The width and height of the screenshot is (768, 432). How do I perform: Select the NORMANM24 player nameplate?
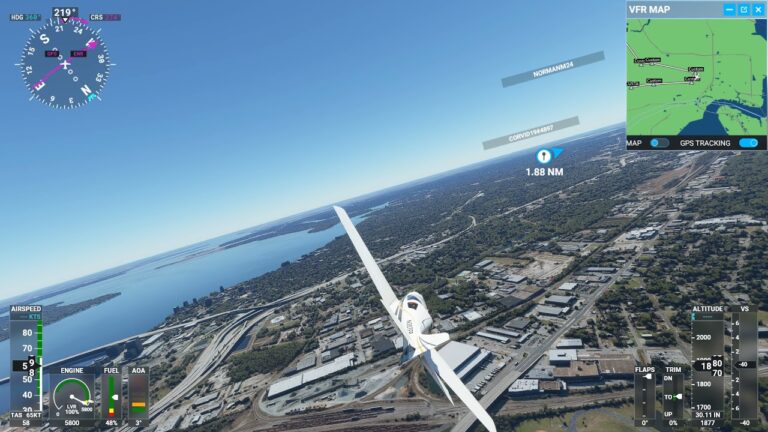[x=553, y=69]
